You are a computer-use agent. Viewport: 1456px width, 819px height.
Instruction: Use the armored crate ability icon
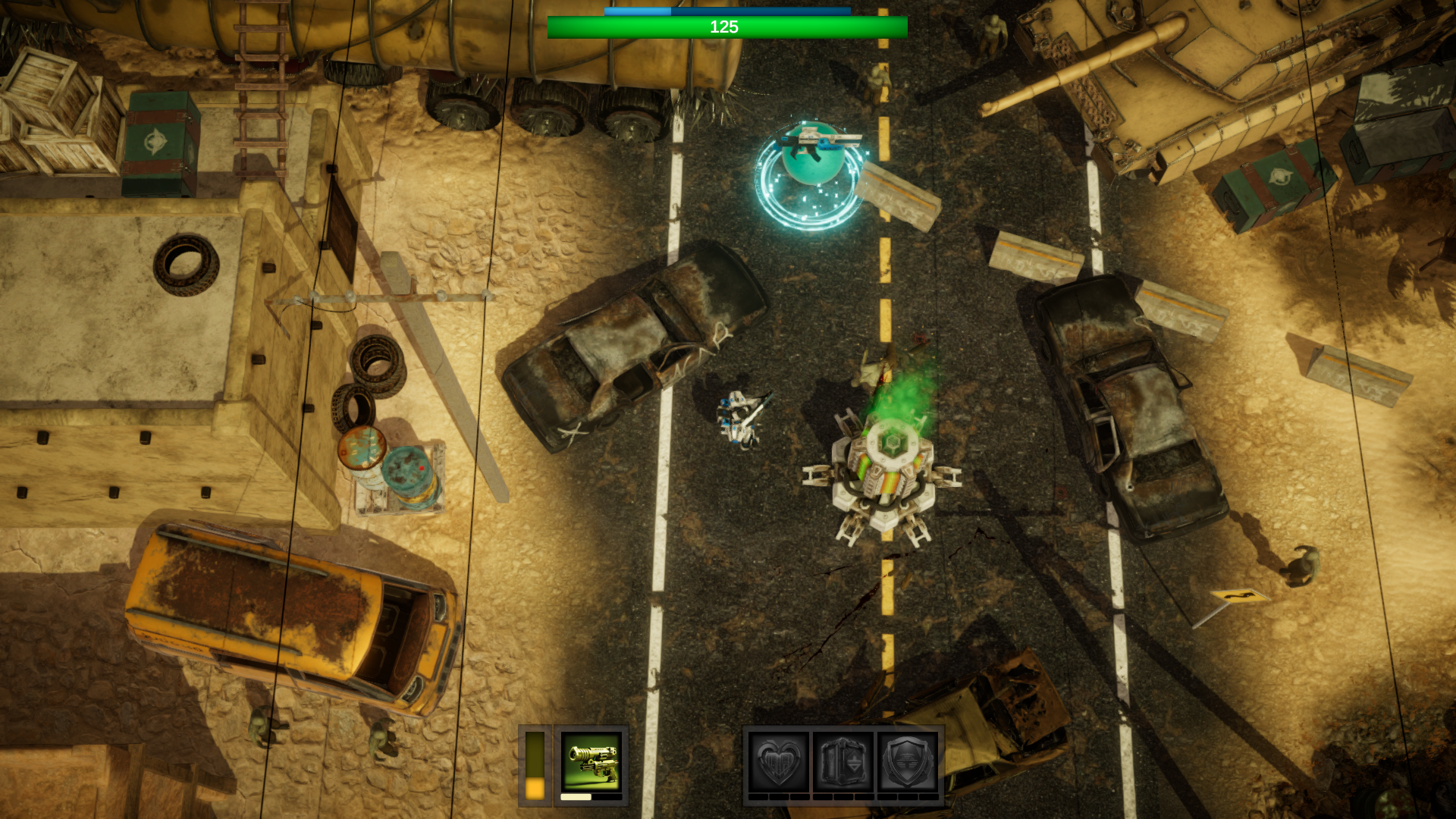[843, 762]
